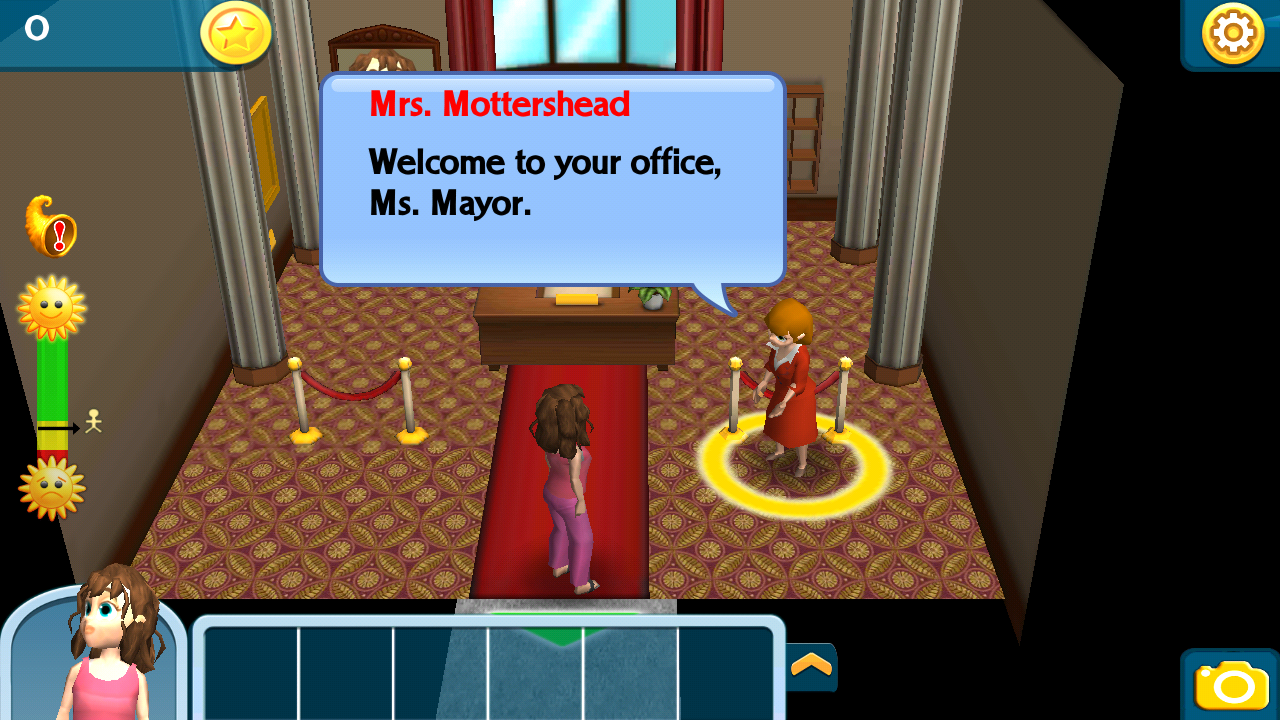Open the cornucopia alert icon
Image resolution: width=1280 pixels, height=720 pixels.
(50, 226)
